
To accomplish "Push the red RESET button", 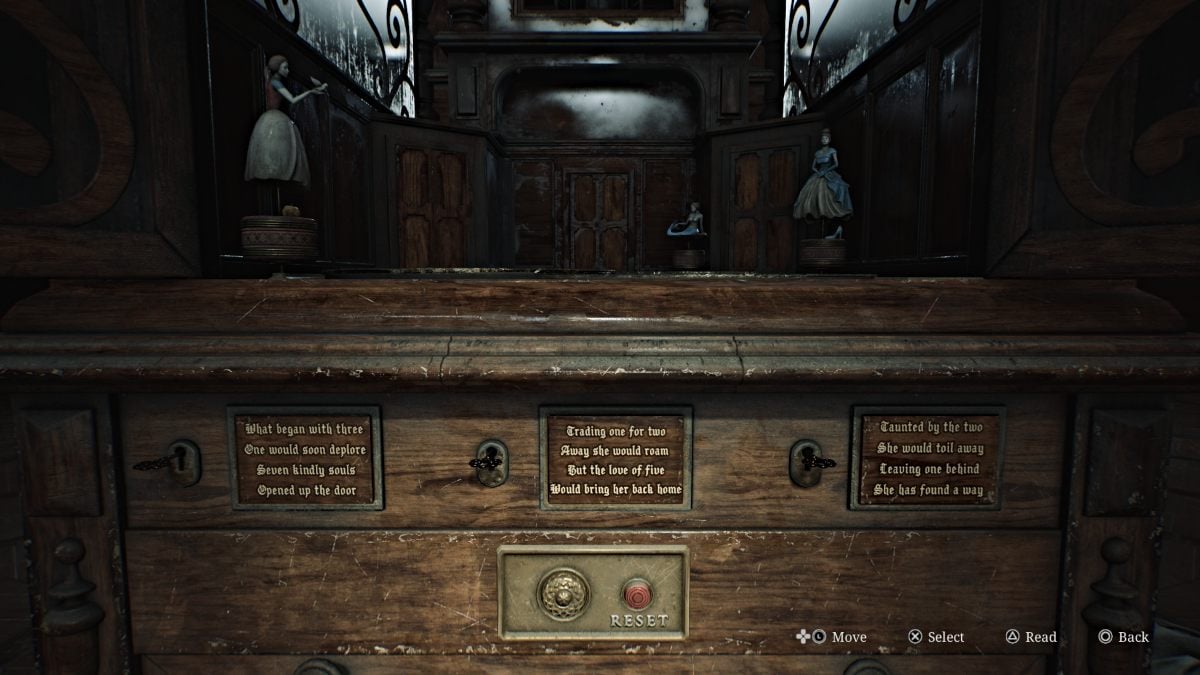I will point(638,594).
